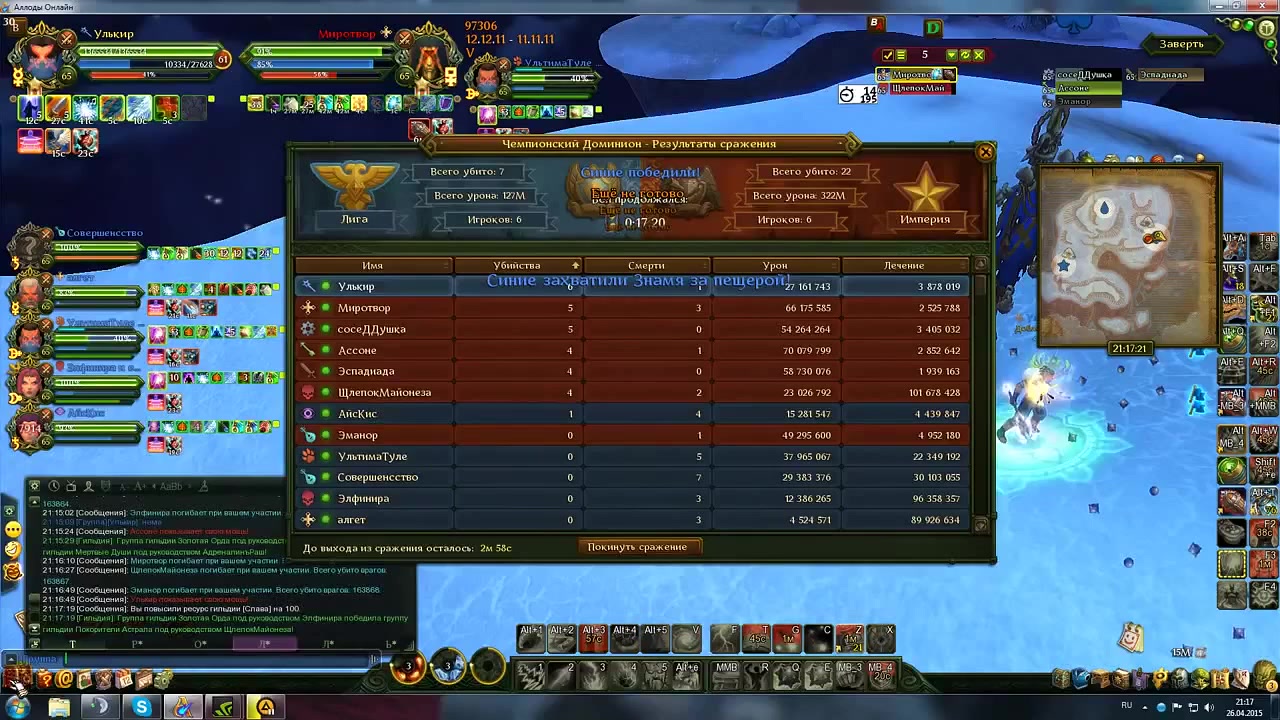Click the Заверть button

1181,44
